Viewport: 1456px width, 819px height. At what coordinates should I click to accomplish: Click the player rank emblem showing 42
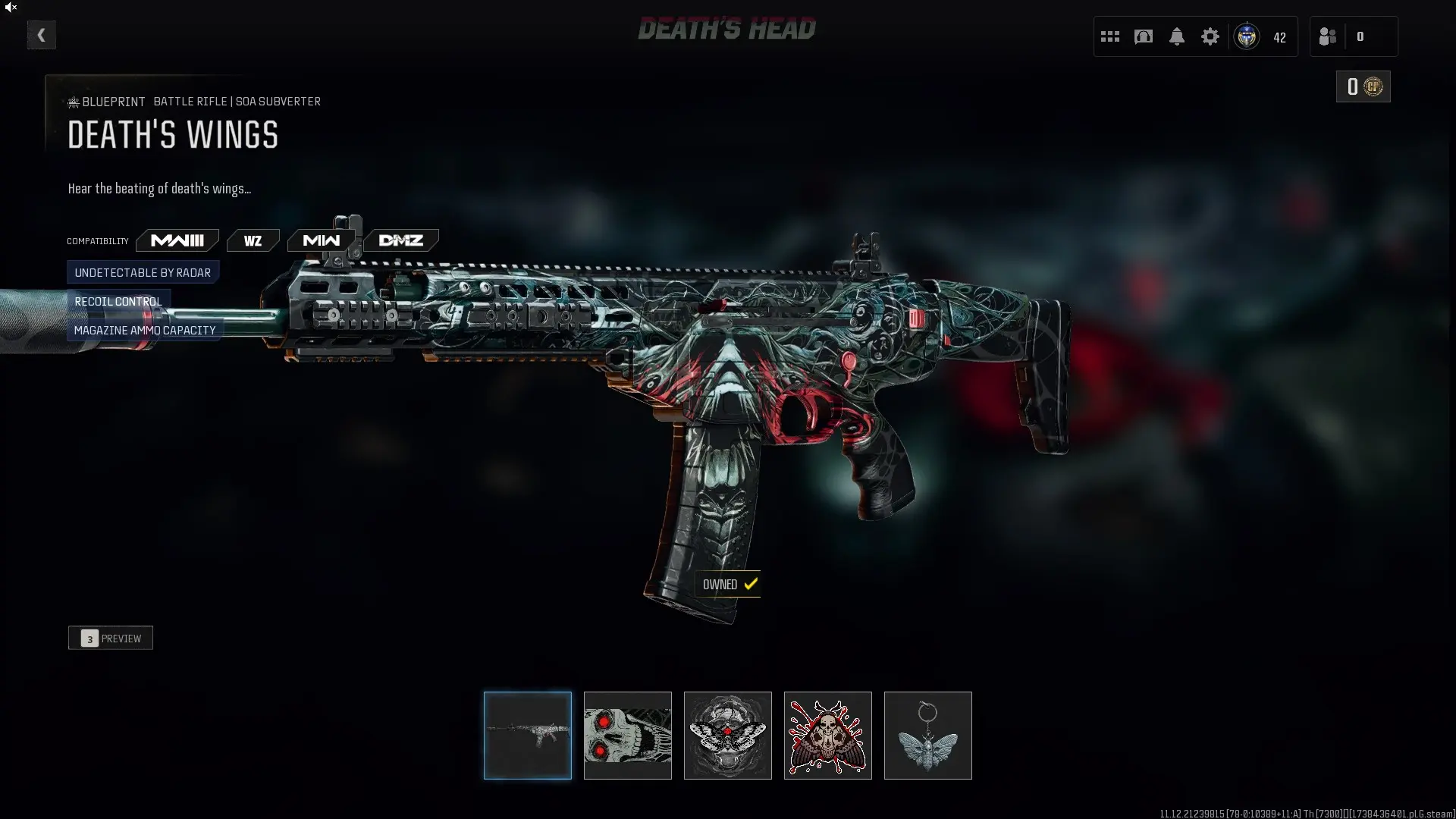(x=1247, y=36)
